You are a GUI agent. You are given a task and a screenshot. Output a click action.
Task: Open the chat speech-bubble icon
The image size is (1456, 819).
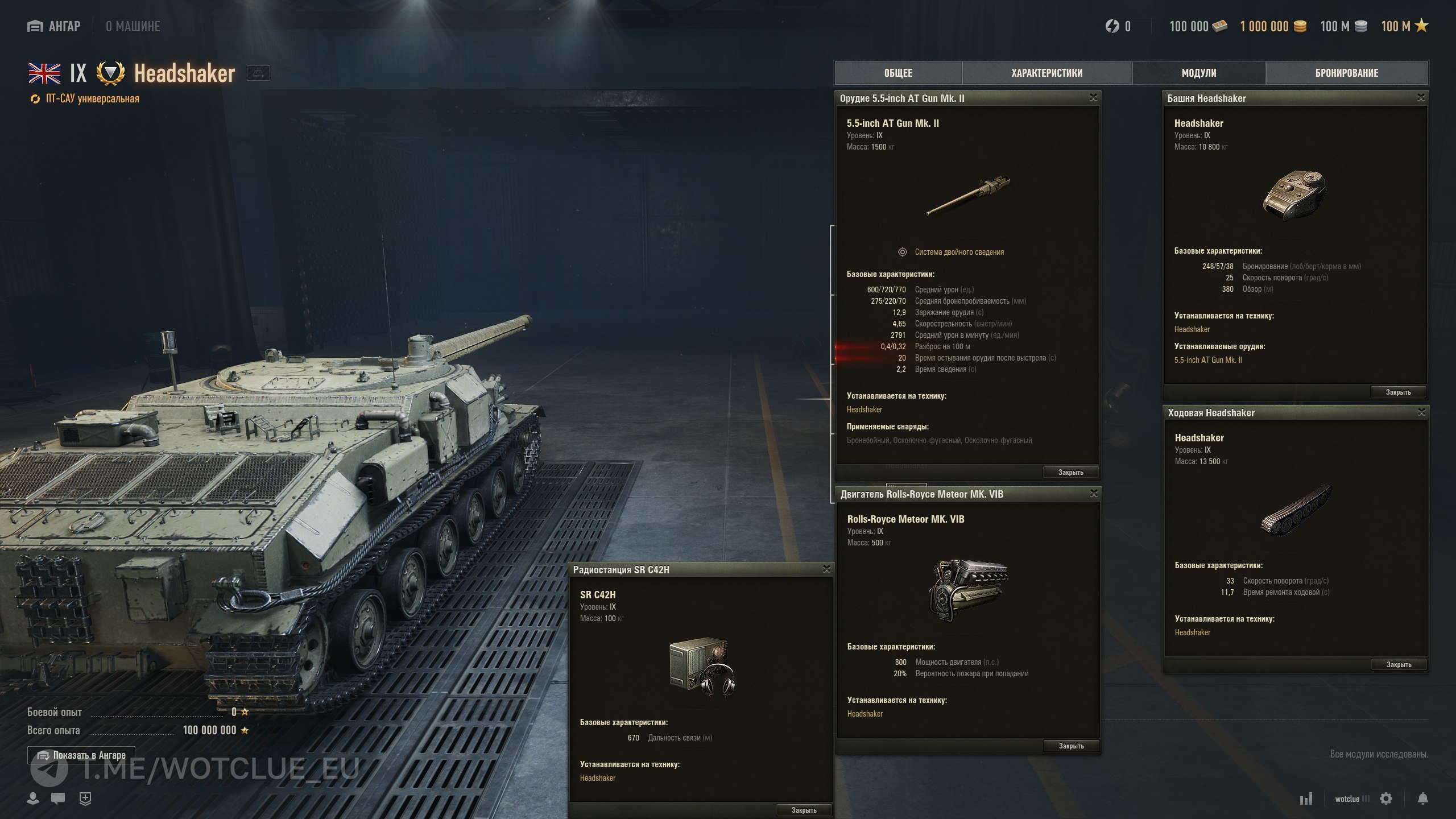coord(58,799)
